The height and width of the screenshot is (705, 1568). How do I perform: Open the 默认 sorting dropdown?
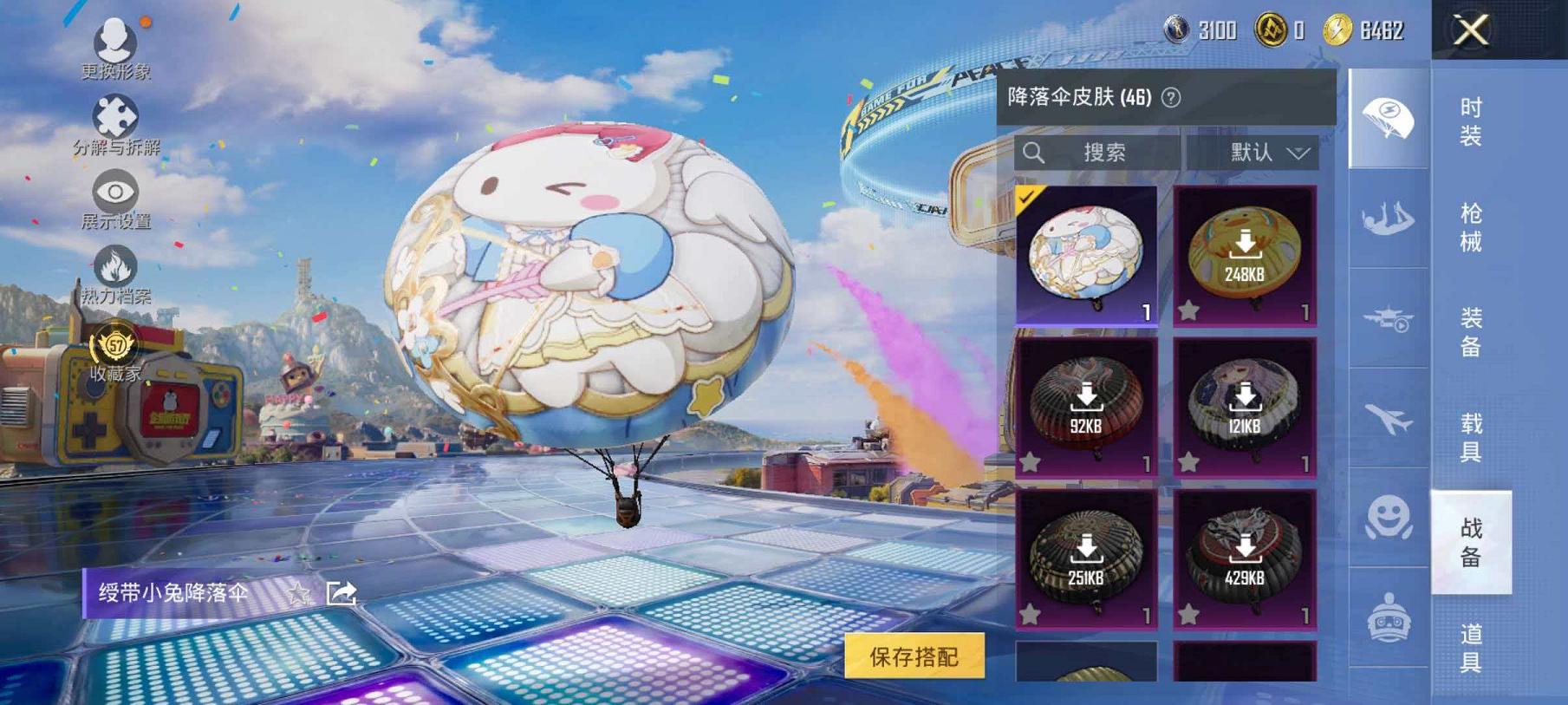click(x=1257, y=153)
